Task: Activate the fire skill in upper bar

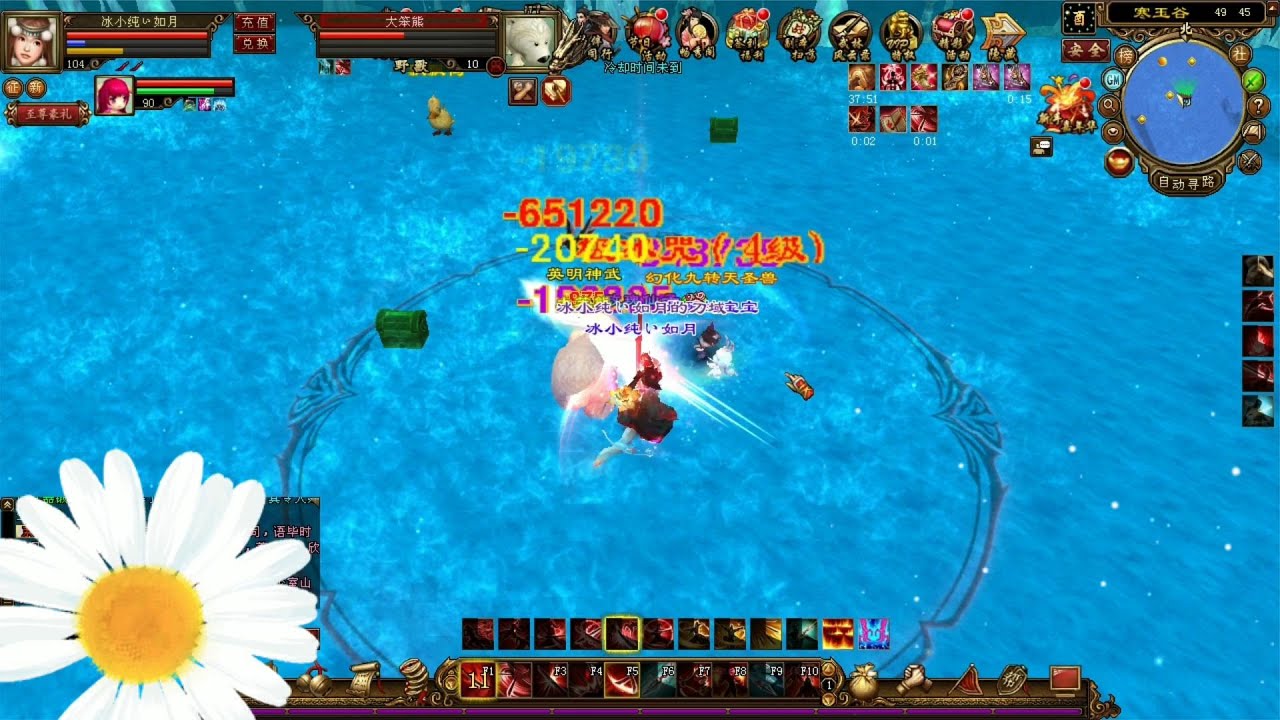Action: [837, 634]
